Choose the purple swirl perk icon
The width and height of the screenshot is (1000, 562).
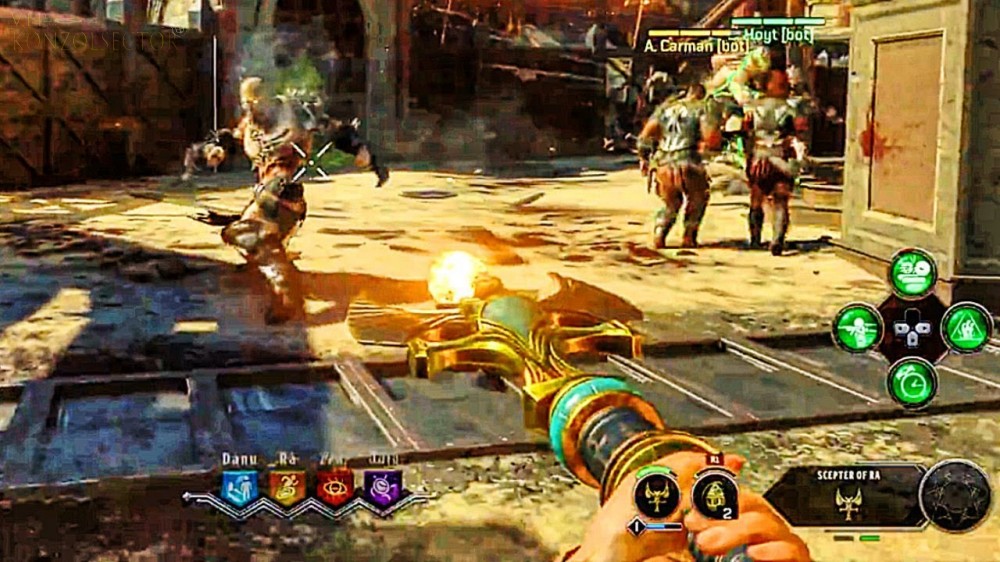pos(382,487)
